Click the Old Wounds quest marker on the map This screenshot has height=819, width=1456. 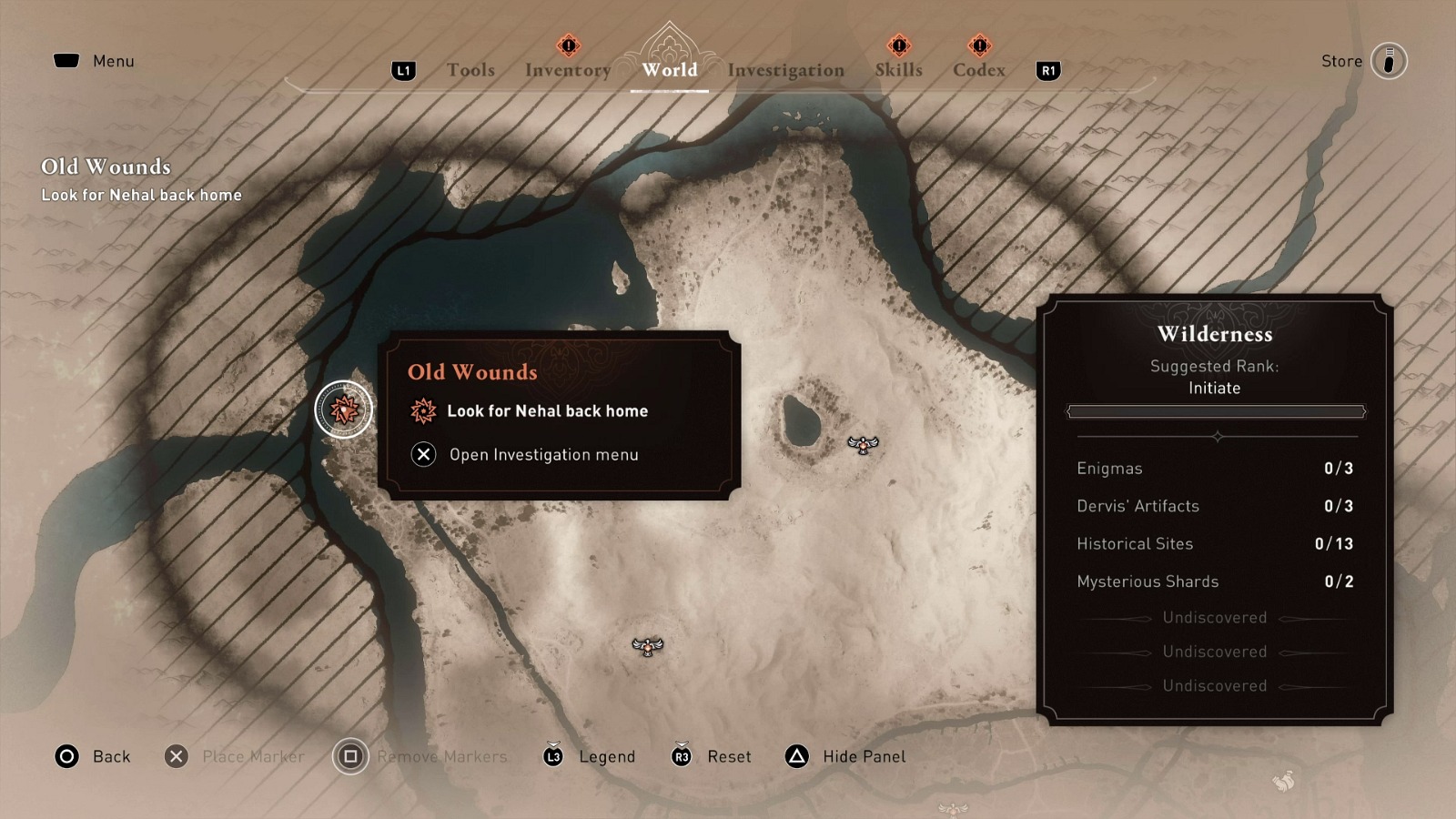pyautogui.click(x=344, y=409)
